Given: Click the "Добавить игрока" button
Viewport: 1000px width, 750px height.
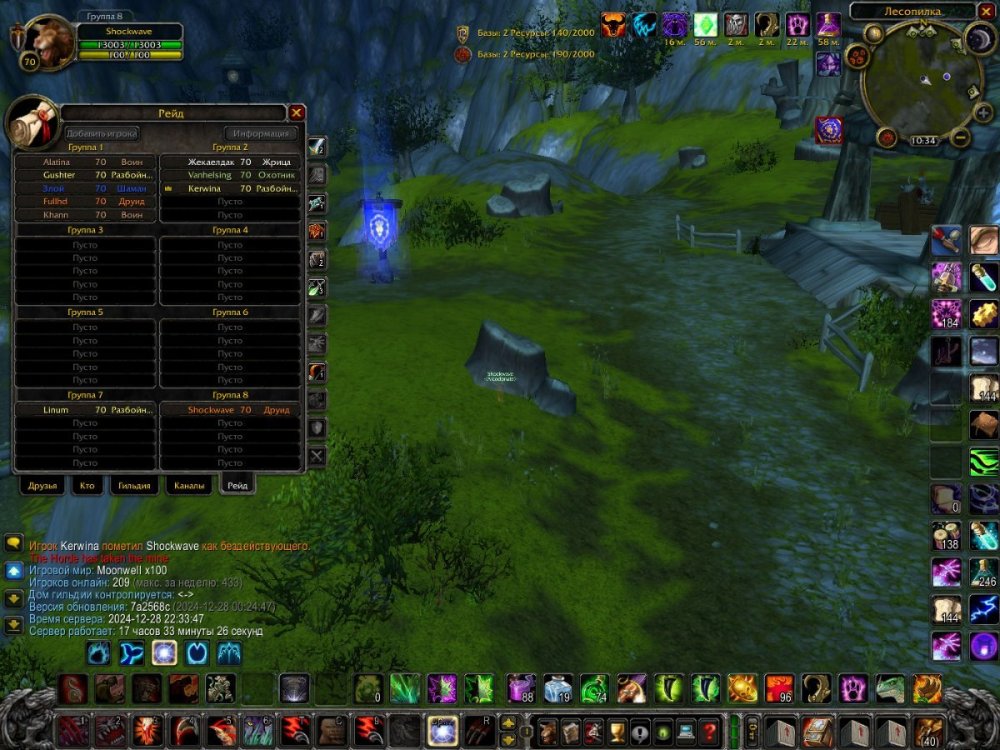Looking at the screenshot, I should click(x=102, y=133).
